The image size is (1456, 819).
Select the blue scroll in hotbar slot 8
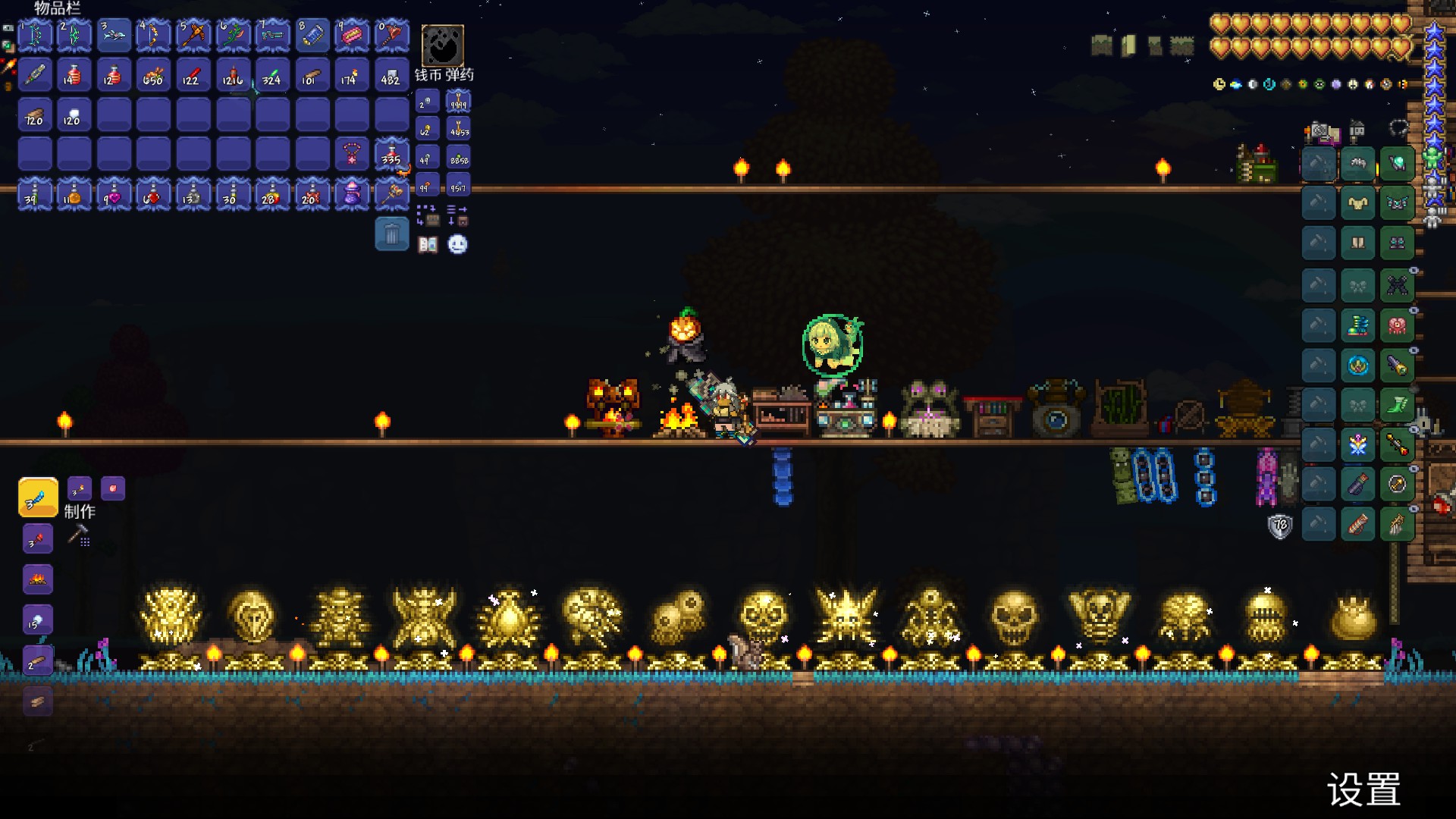tap(312, 35)
